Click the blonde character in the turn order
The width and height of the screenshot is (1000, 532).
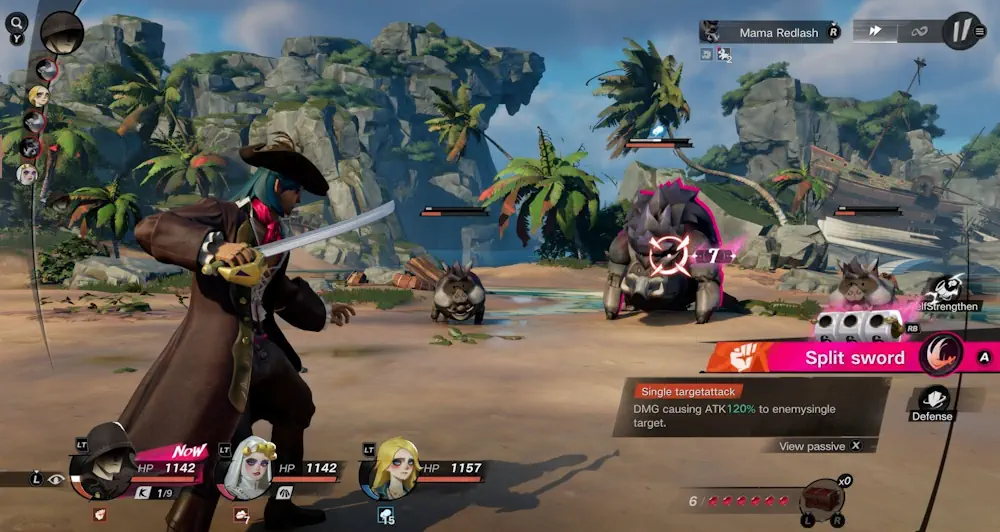point(38,96)
